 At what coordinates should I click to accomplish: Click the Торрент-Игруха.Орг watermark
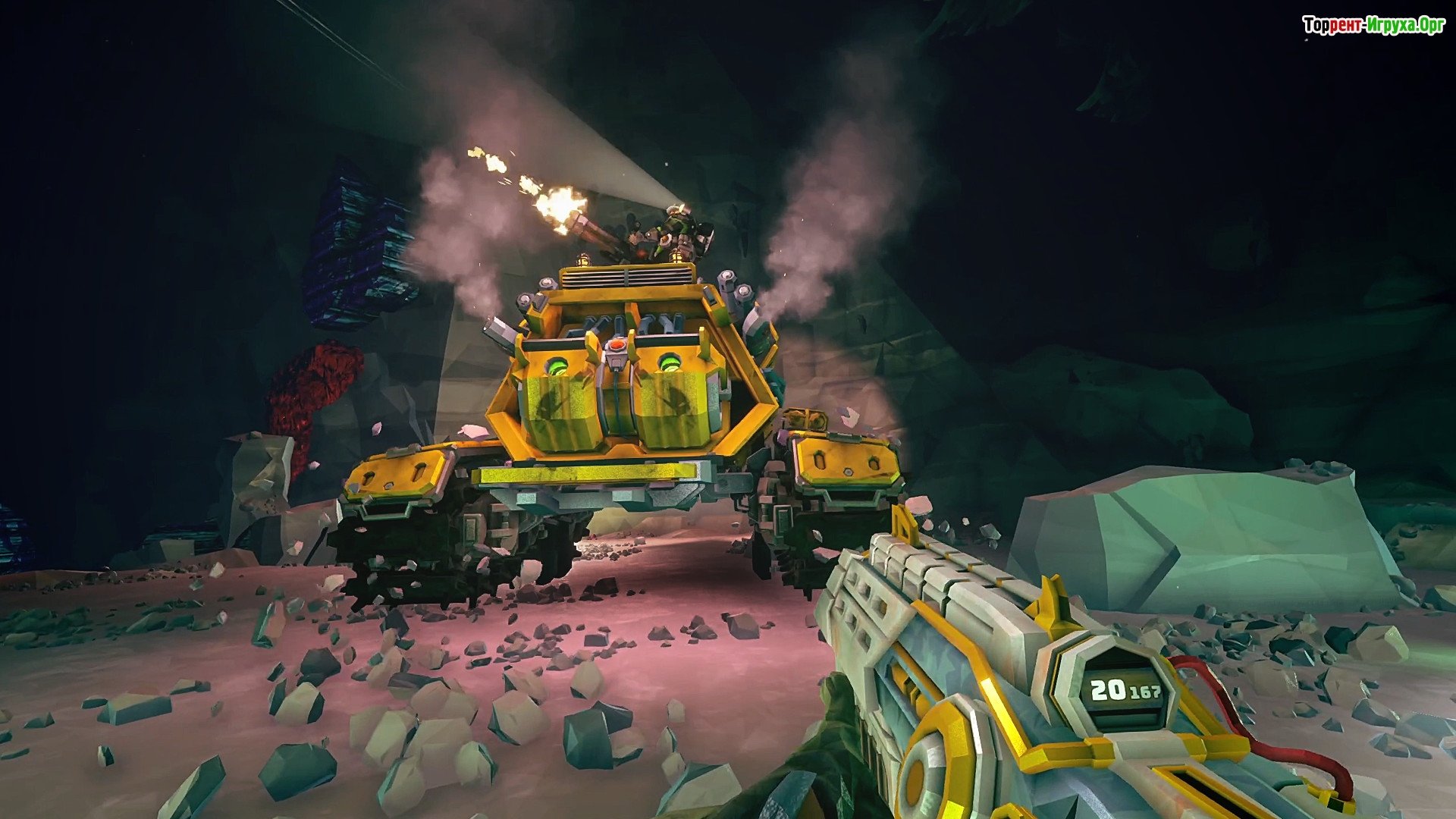coord(1373,26)
